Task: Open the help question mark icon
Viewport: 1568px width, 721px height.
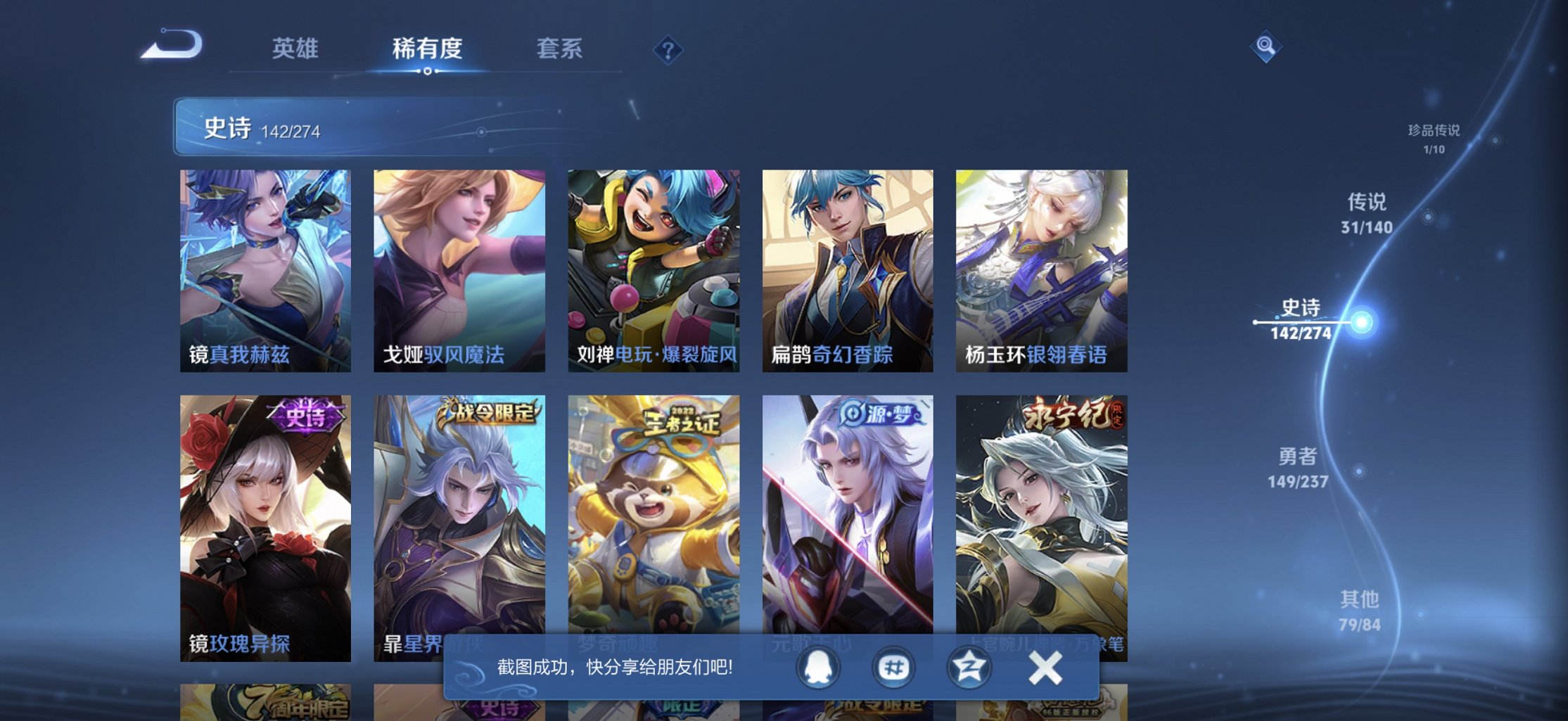Action: pyautogui.click(x=669, y=49)
